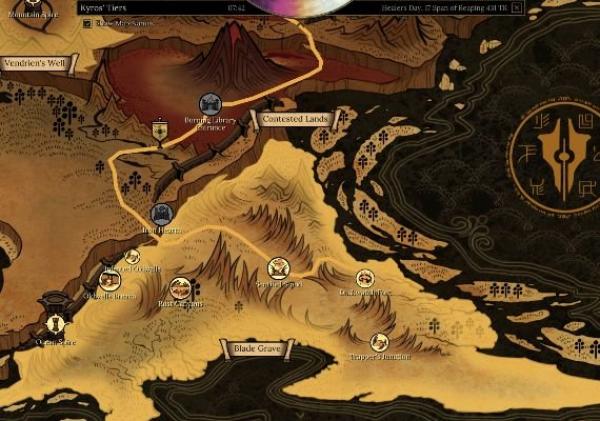Choose the Ocean Spire tower marker
The width and height of the screenshot is (600, 421).
55,323
